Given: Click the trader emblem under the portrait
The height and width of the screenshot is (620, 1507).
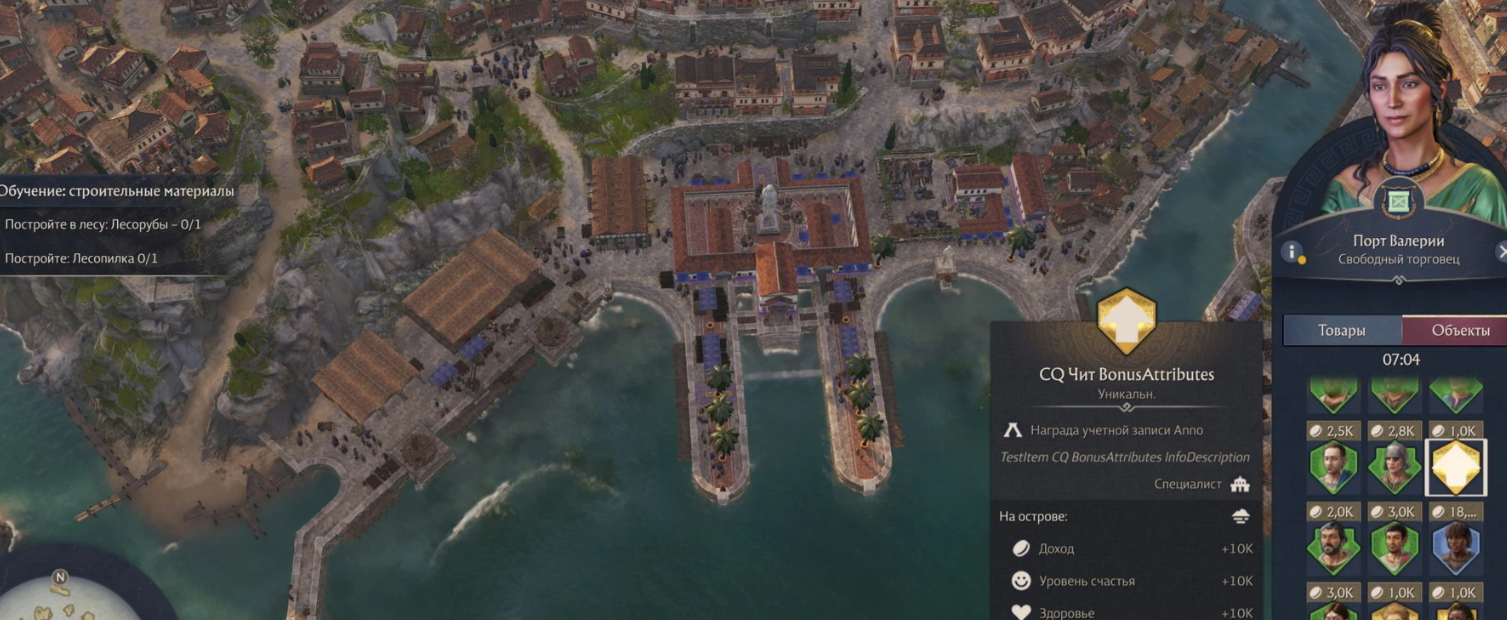Looking at the screenshot, I should click(1397, 201).
